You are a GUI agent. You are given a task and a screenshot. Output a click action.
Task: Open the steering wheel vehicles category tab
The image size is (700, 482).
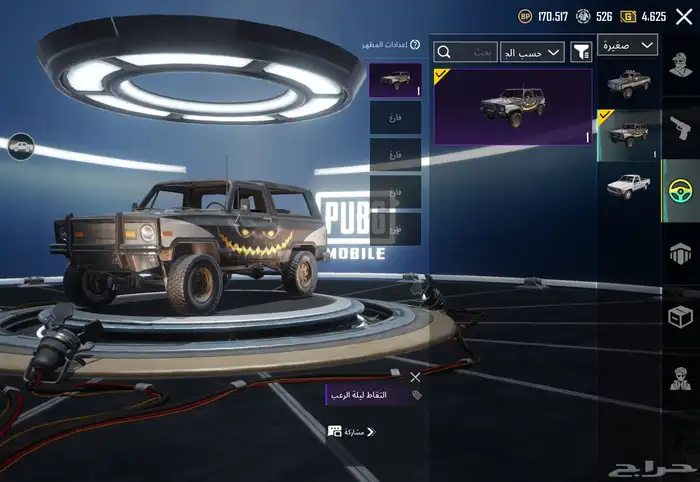681,190
